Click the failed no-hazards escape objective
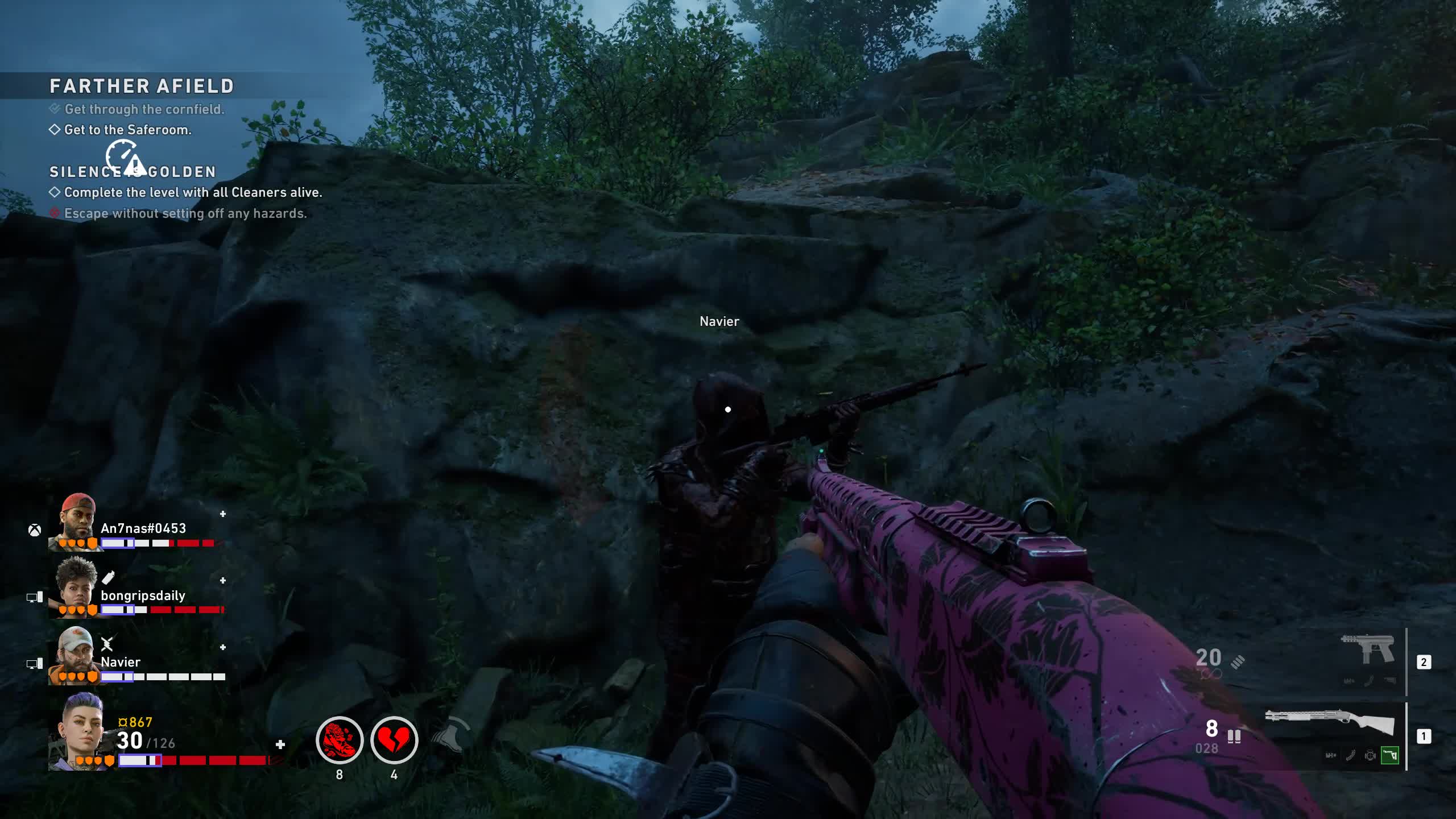 (x=185, y=213)
